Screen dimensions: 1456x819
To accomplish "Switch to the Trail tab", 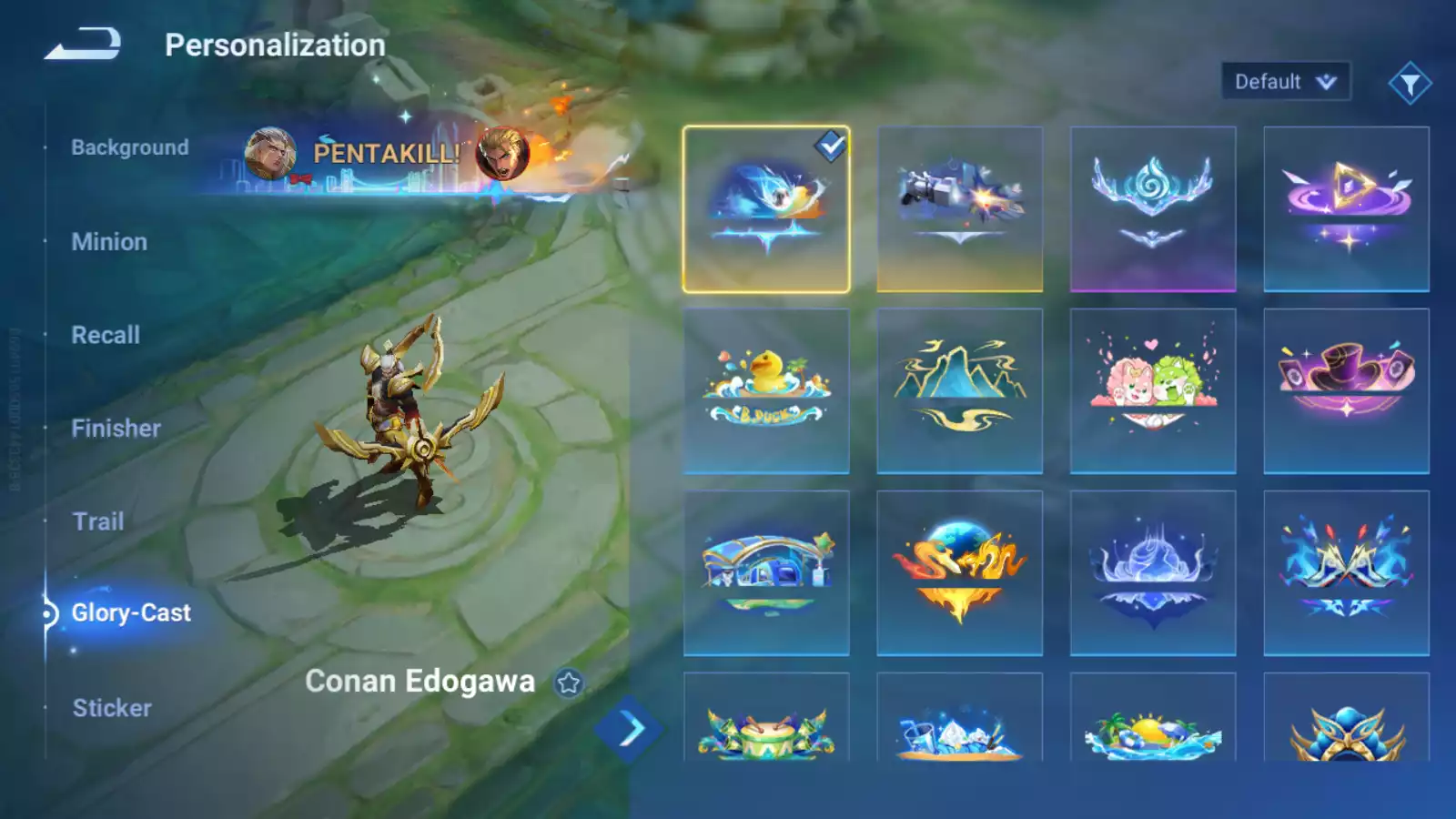I will click(98, 521).
